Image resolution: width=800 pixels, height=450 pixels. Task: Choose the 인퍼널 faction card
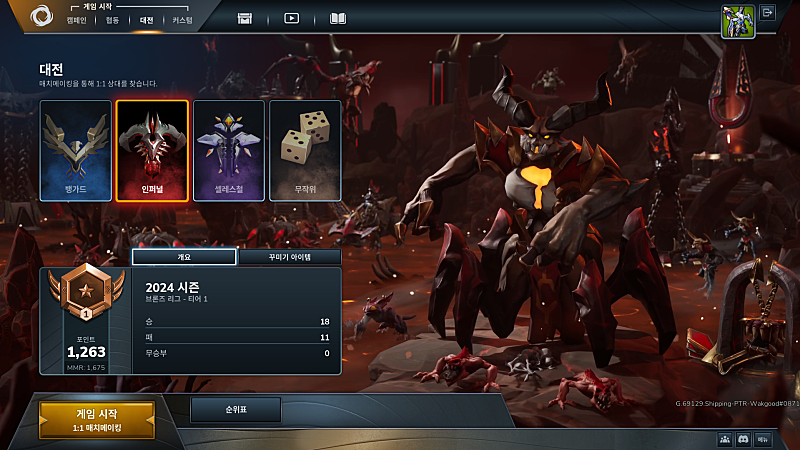[x=152, y=151]
